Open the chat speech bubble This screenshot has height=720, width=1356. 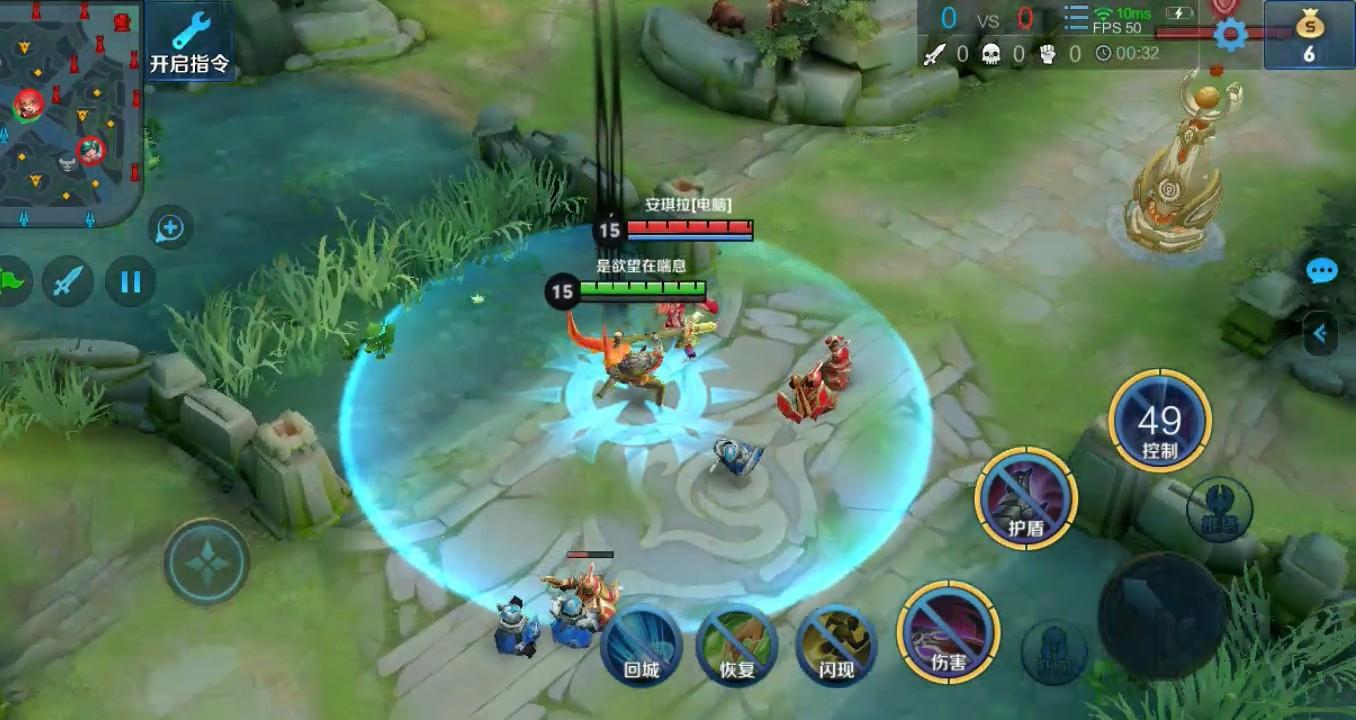[1321, 270]
